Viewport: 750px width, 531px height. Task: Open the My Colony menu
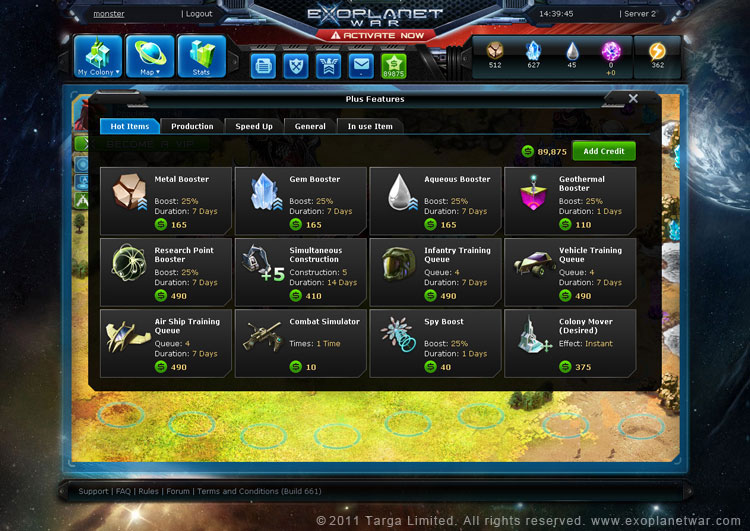coord(98,57)
